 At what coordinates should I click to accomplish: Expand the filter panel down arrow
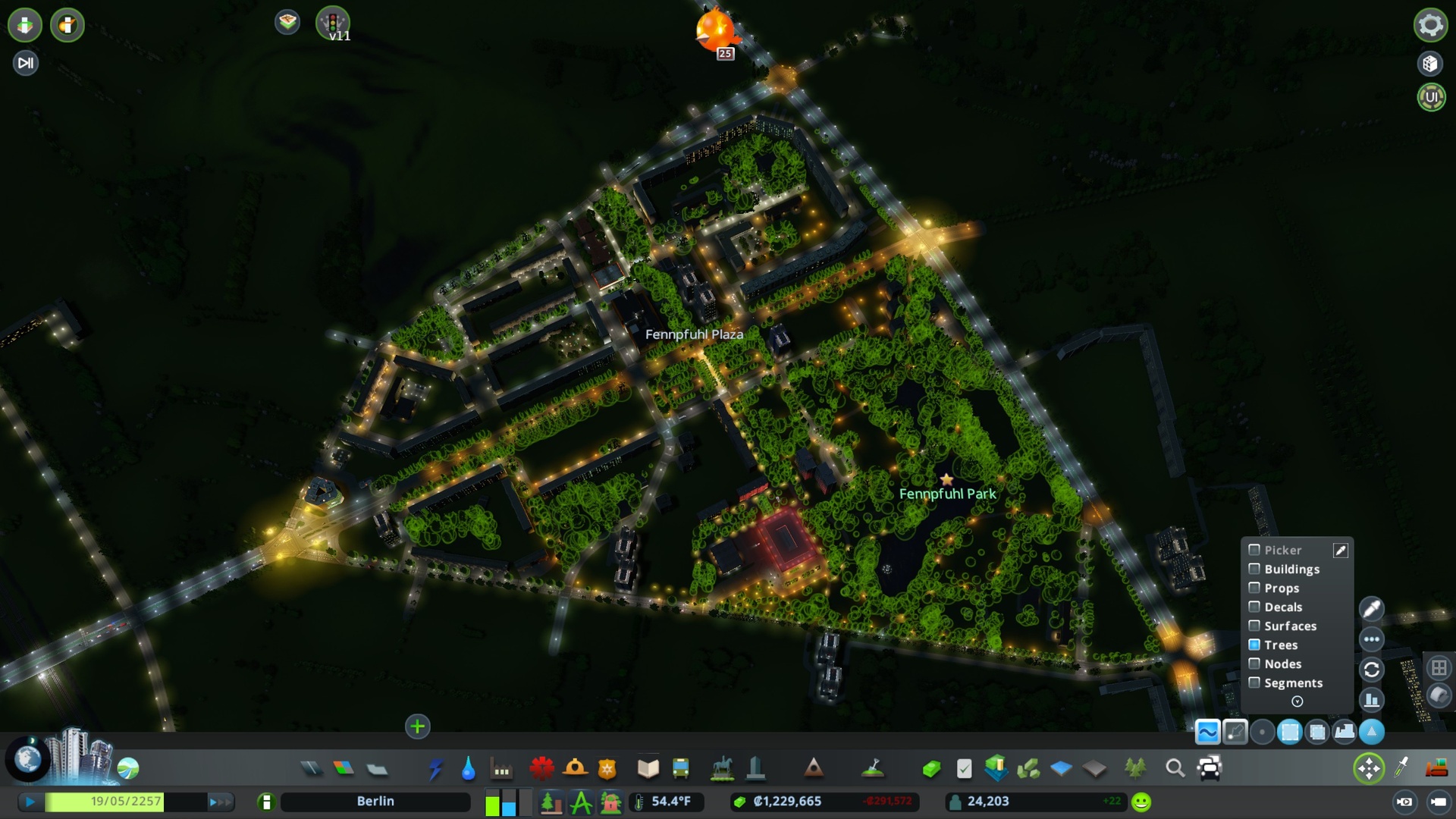click(1298, 702)
